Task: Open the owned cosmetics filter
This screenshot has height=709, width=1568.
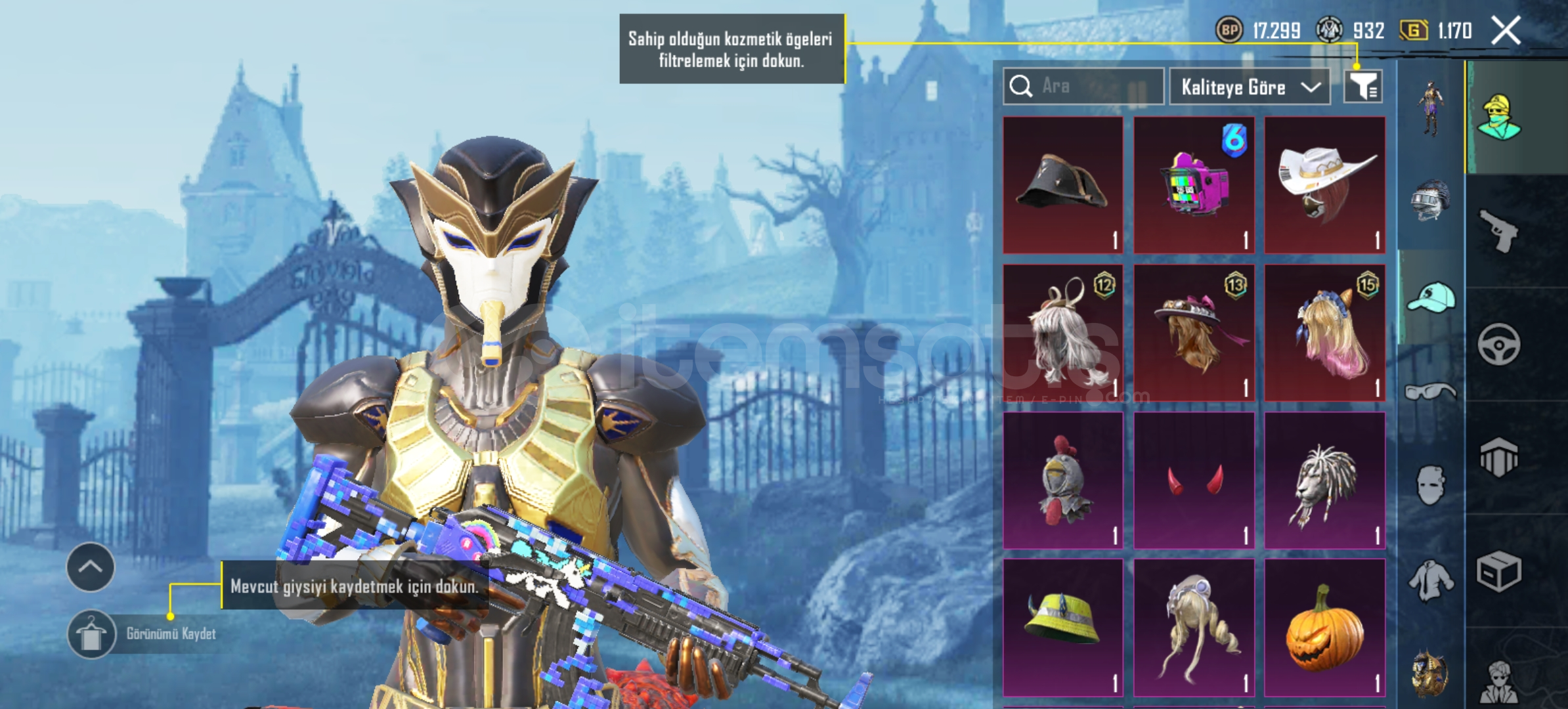Action: pyautogui.click(x=1362, y=86)
